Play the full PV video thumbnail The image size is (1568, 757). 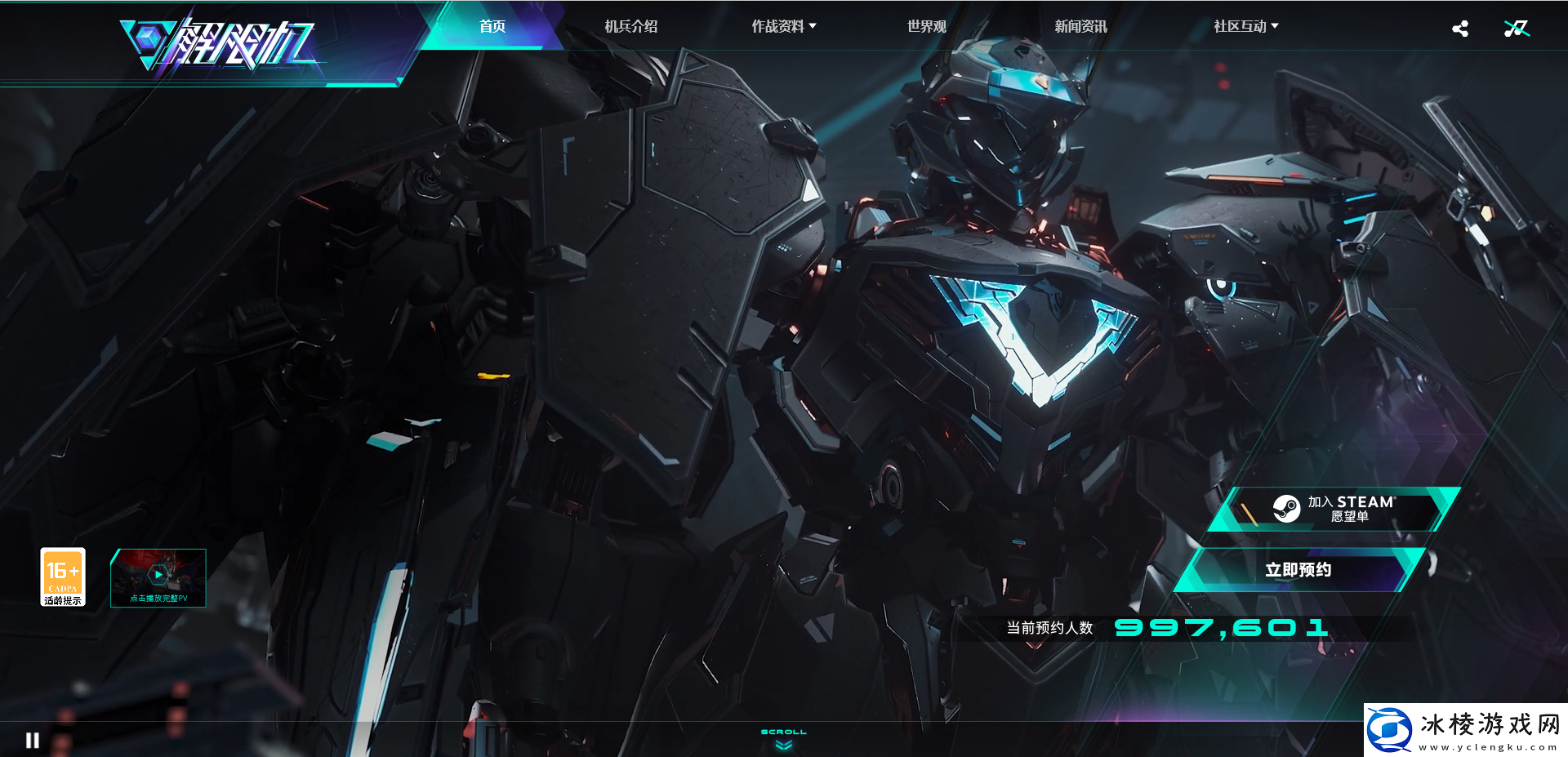pos(158,577)
